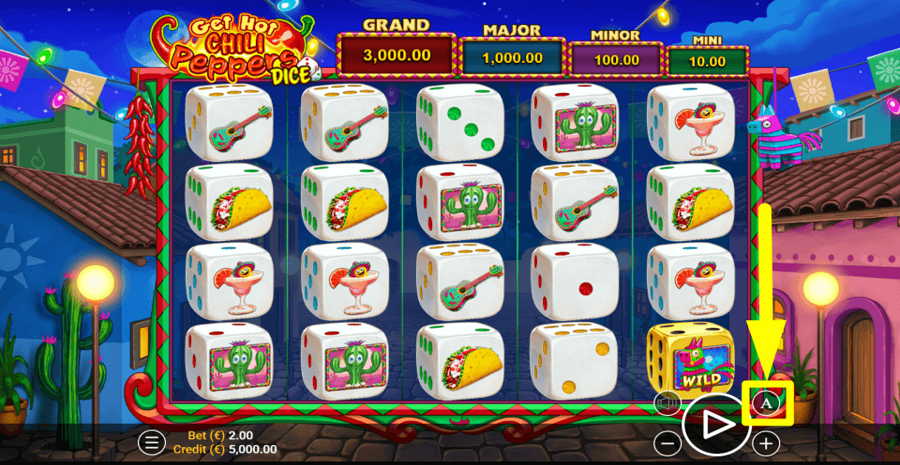This screenshot has width=900, height=465.
Task: Increase the bet with the plus button
Action: [x=766, y=442]
